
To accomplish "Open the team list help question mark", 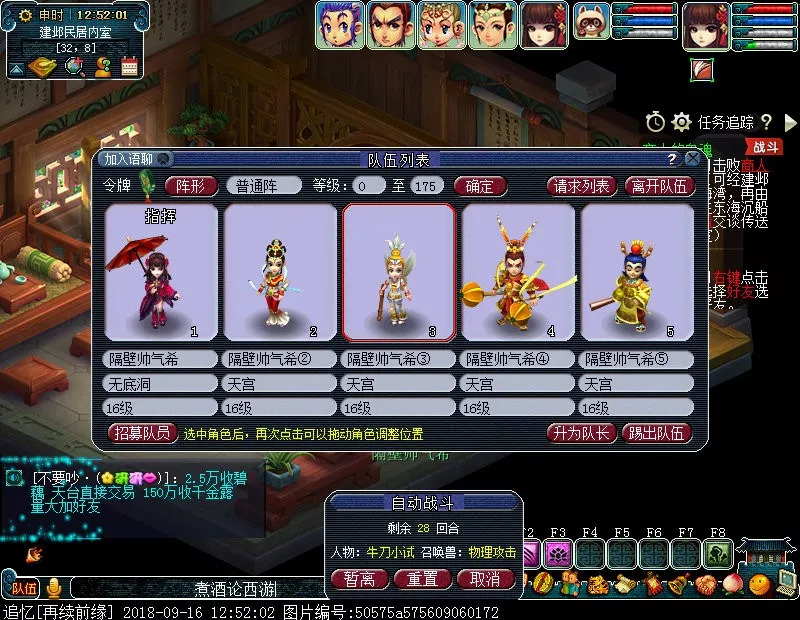I will coord(672,159).
